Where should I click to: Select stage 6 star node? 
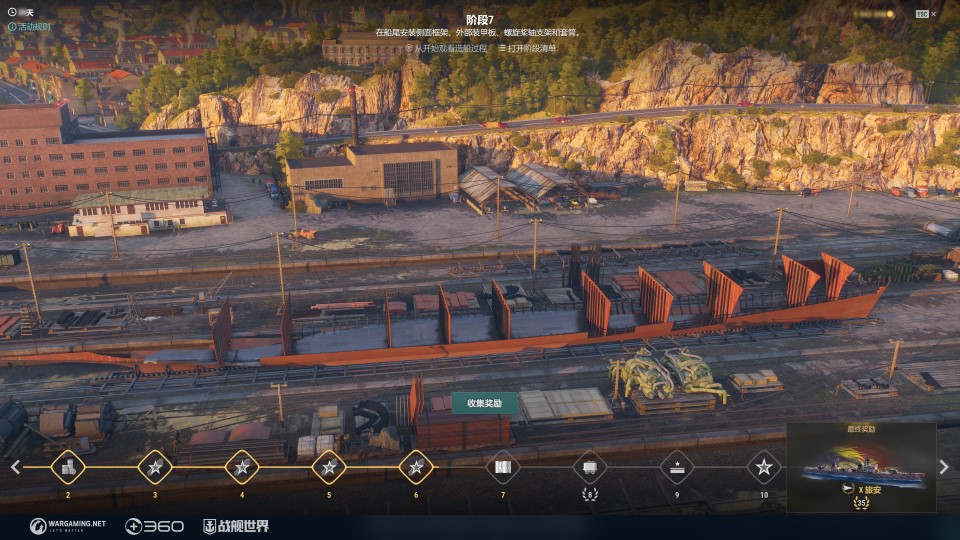point(416,467)
